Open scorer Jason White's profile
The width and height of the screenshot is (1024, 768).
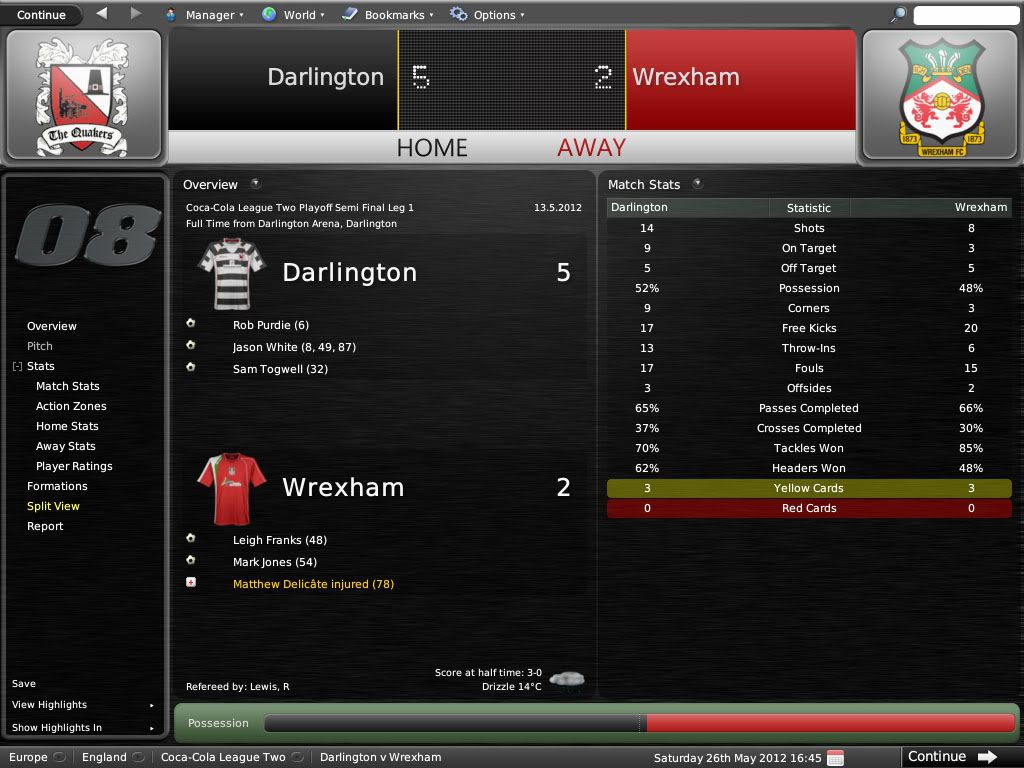coord(265,347)
